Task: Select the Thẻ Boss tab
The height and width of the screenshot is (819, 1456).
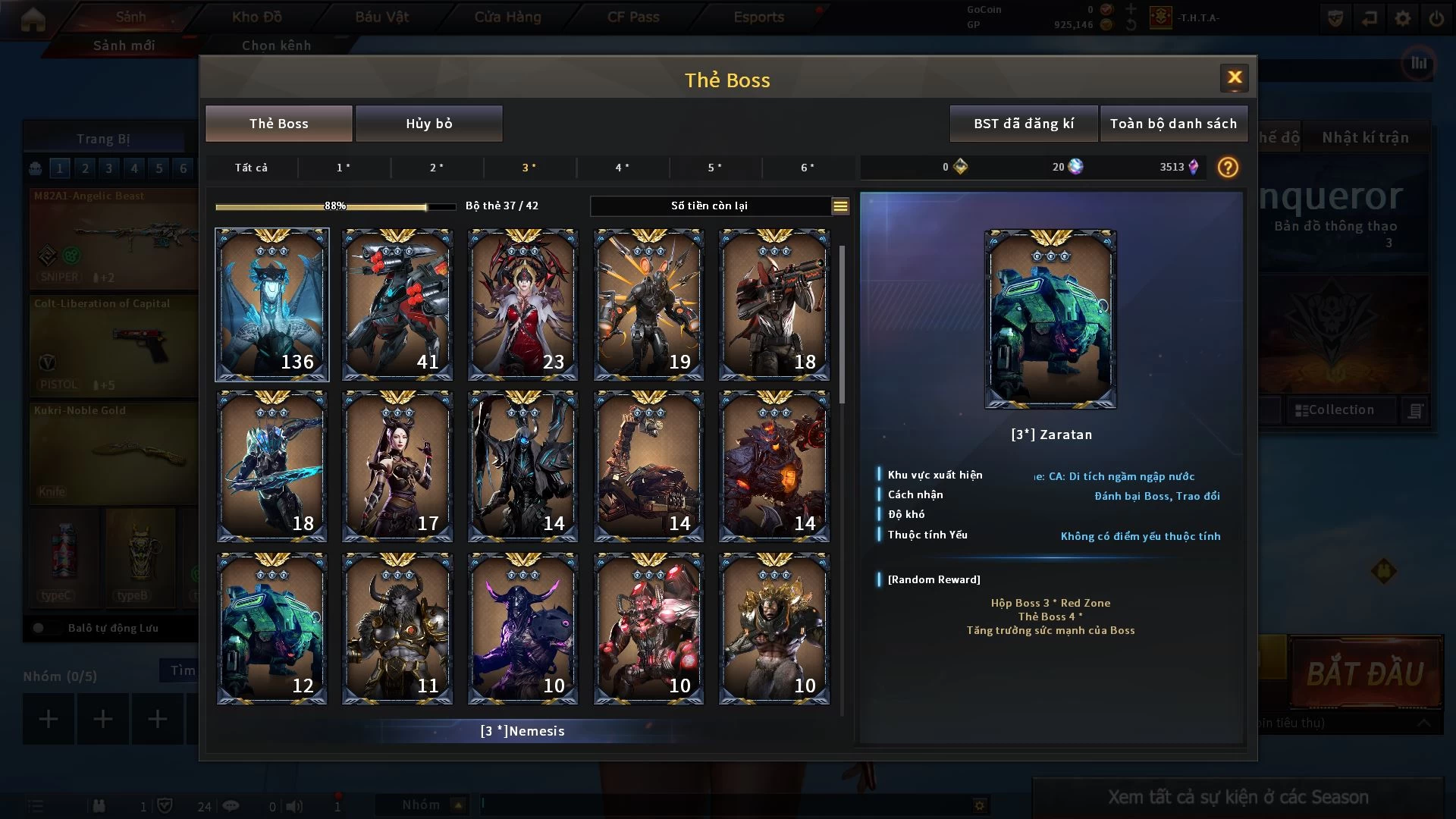Action: tap(278, 124)
